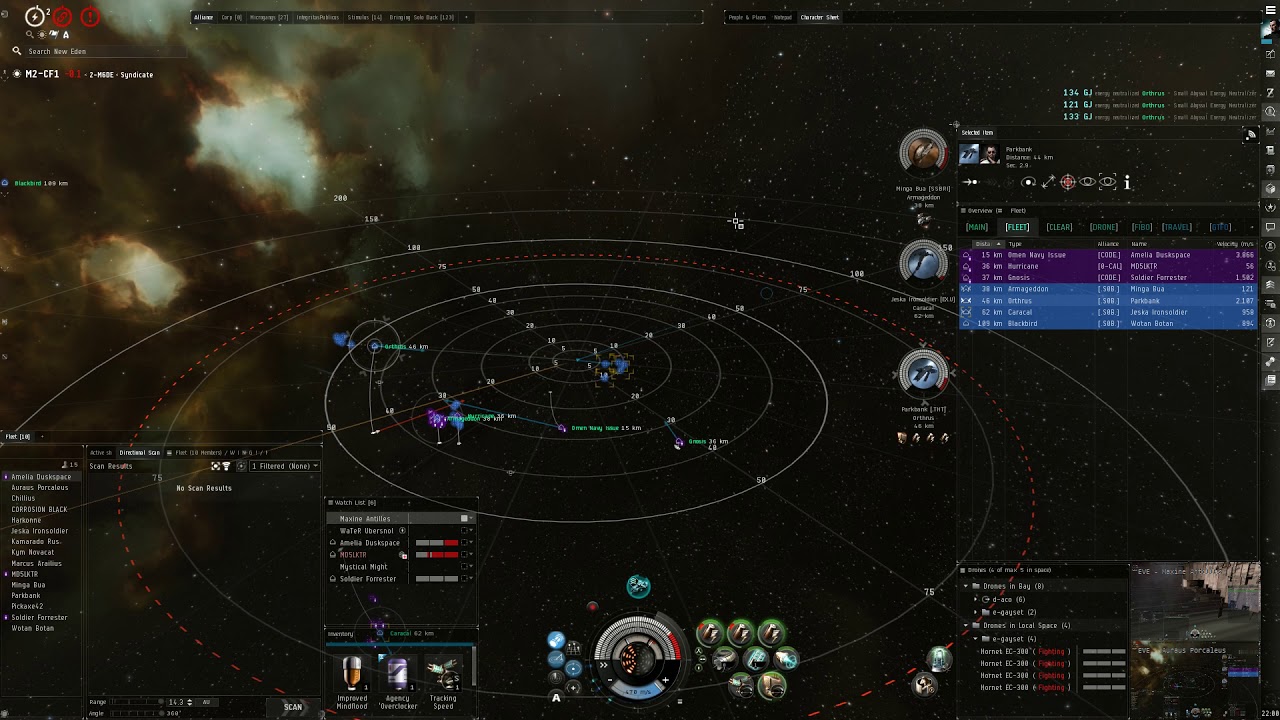Viewport: 1280px width, 720px height.
Task: Pick Amelia Duskspace in the watch list
Action: pos(370,543)
